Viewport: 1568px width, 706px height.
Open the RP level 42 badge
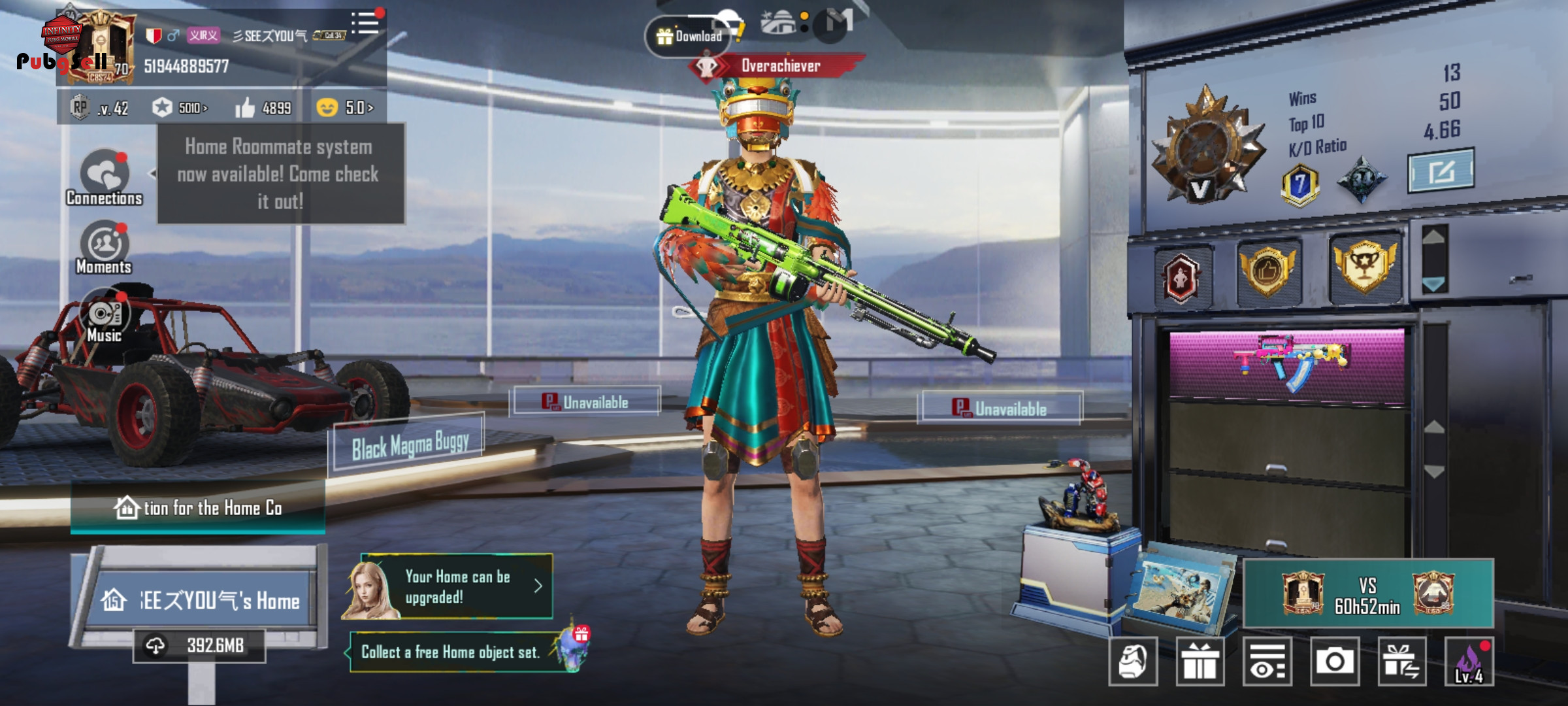100,108
